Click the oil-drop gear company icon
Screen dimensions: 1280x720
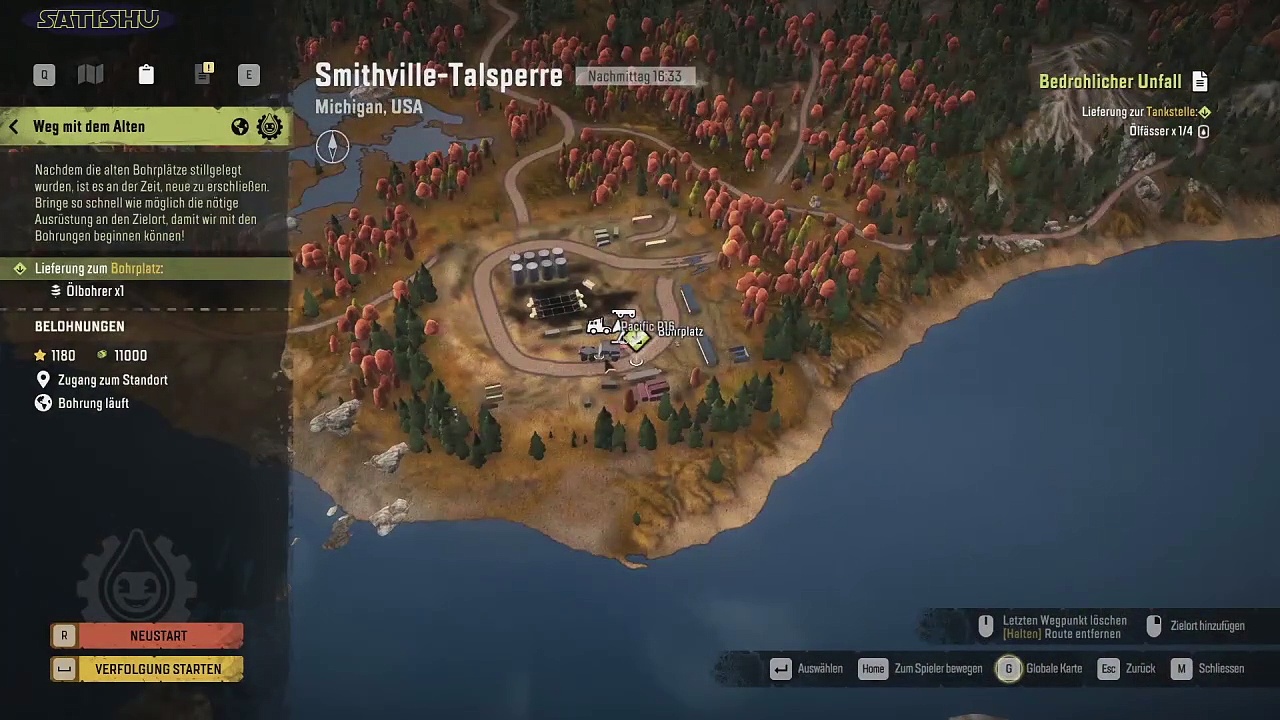point(270,127)
